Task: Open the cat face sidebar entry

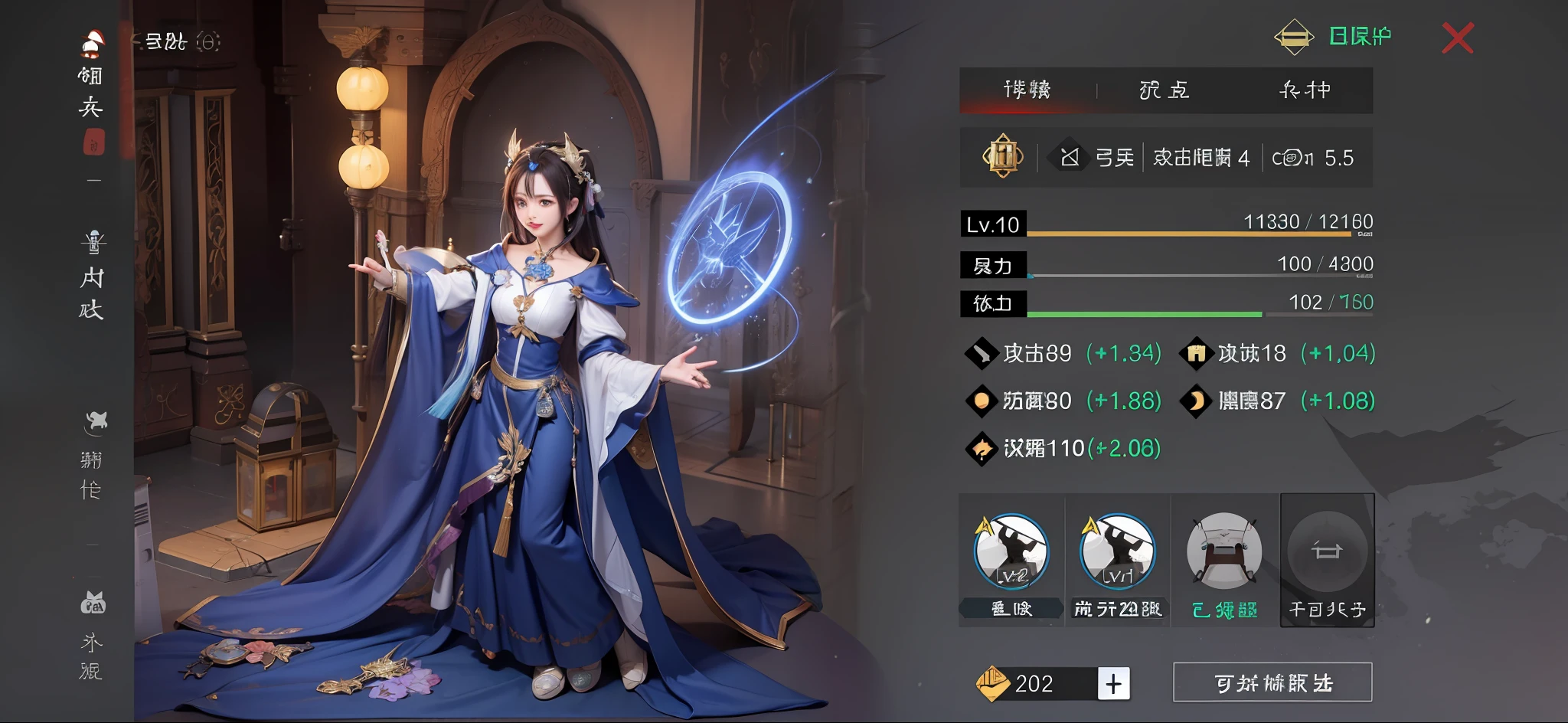Action: (93, 634)
